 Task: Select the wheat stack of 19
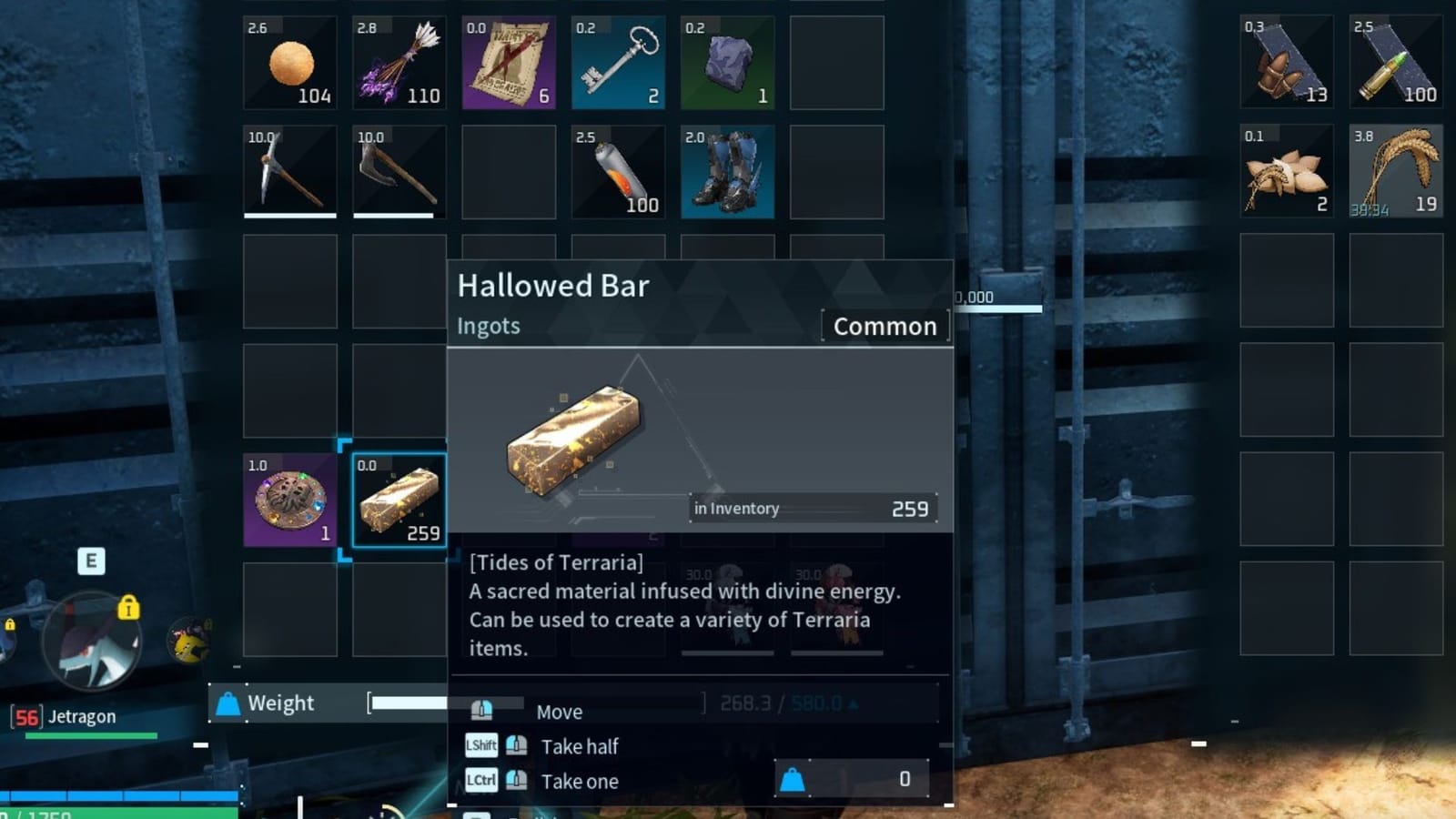[x=1395, y=171]
